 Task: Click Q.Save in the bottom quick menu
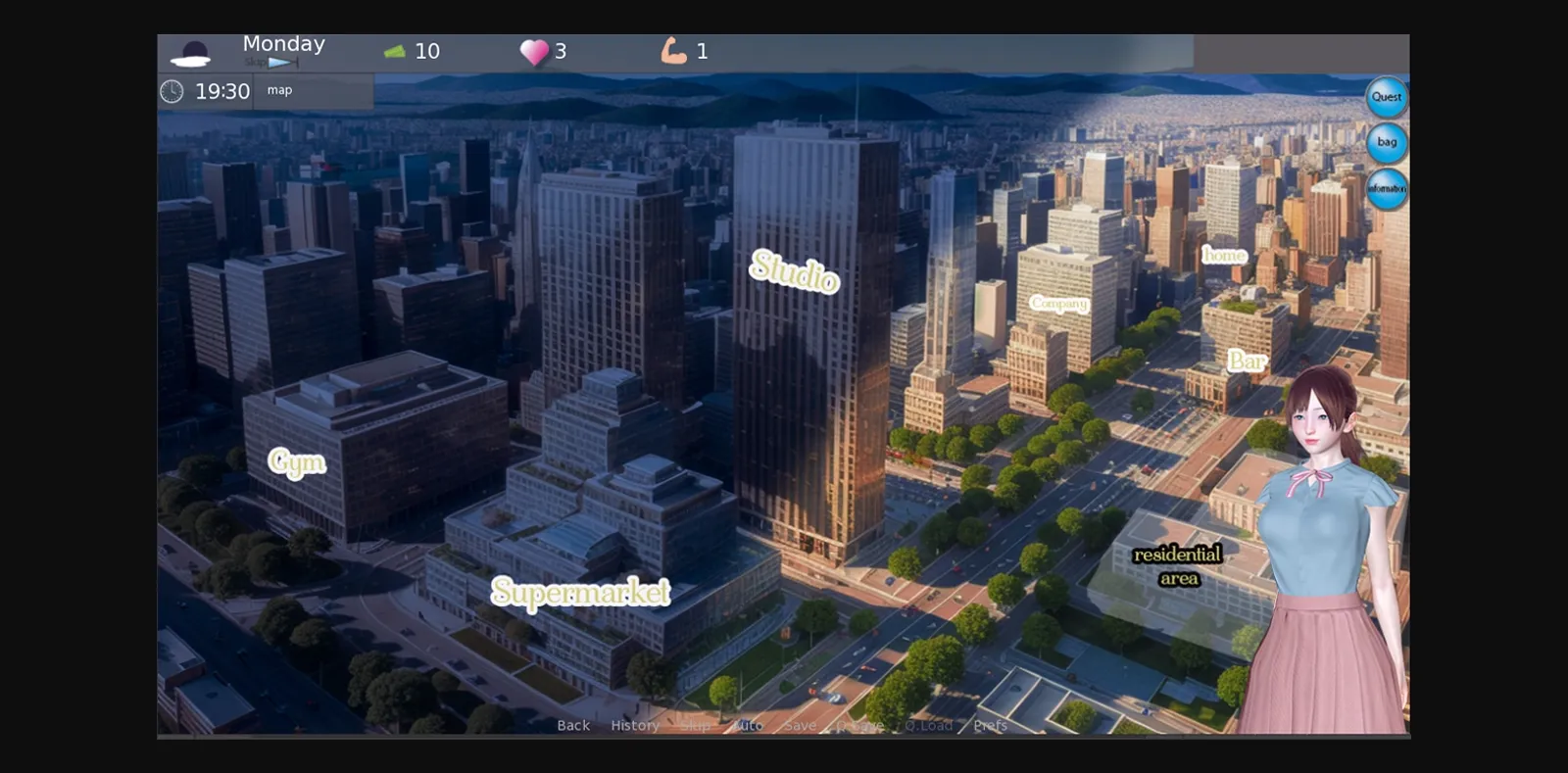859,726
